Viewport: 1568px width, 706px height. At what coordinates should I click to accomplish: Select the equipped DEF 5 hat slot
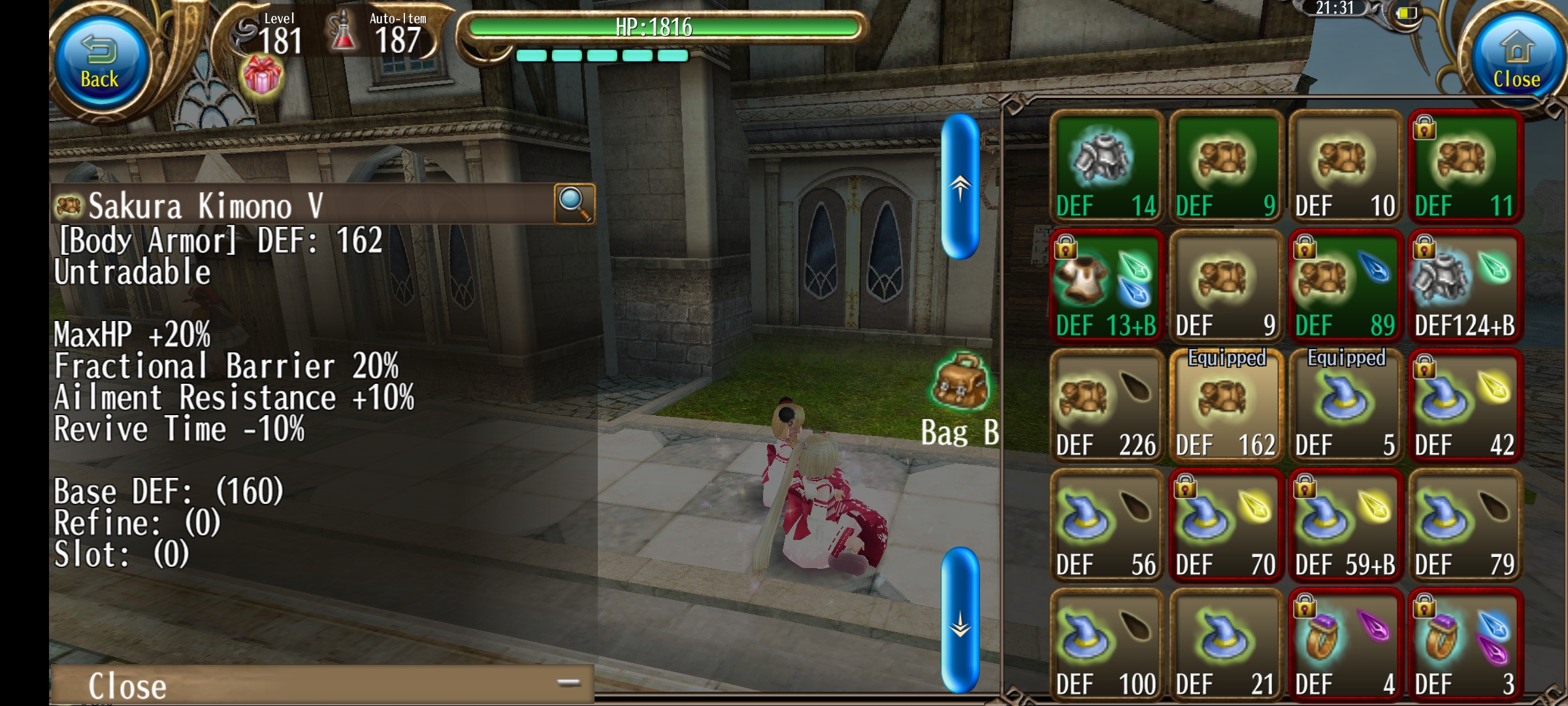(1345, 406)
